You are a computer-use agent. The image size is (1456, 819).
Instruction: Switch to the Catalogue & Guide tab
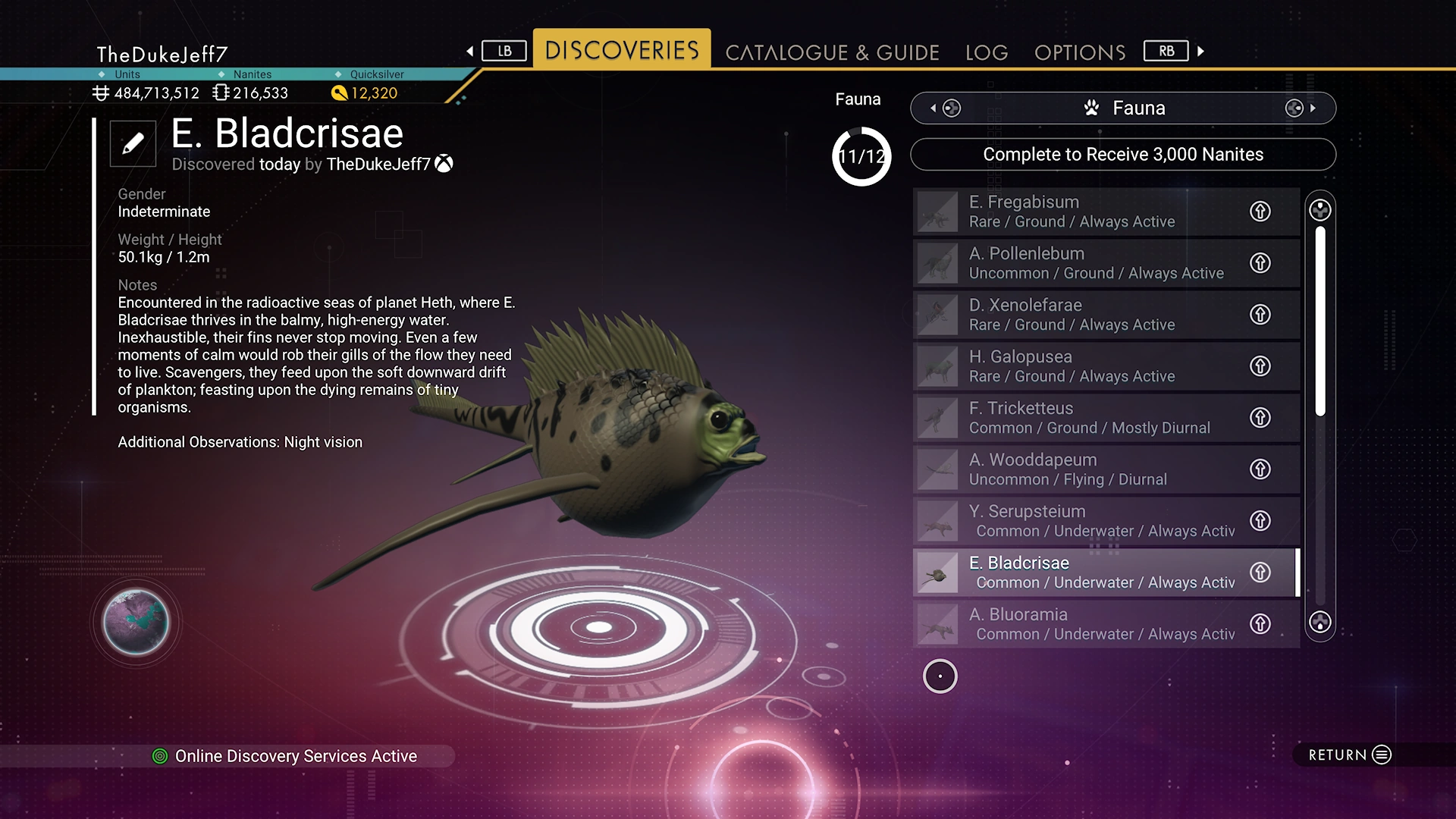pyautogui.click(x=832, y=52)
